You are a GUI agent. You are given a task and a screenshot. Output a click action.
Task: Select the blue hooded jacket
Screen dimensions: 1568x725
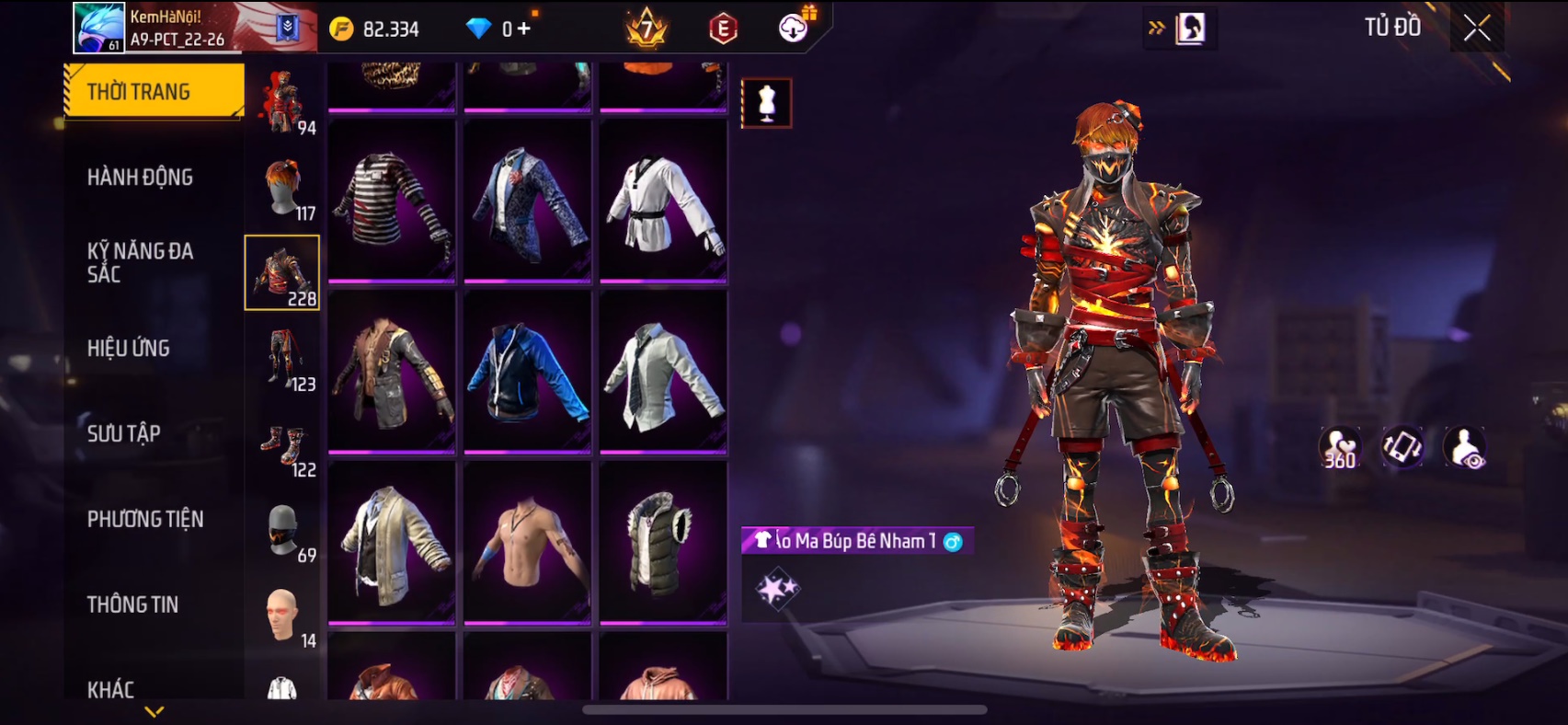point(527,372)
